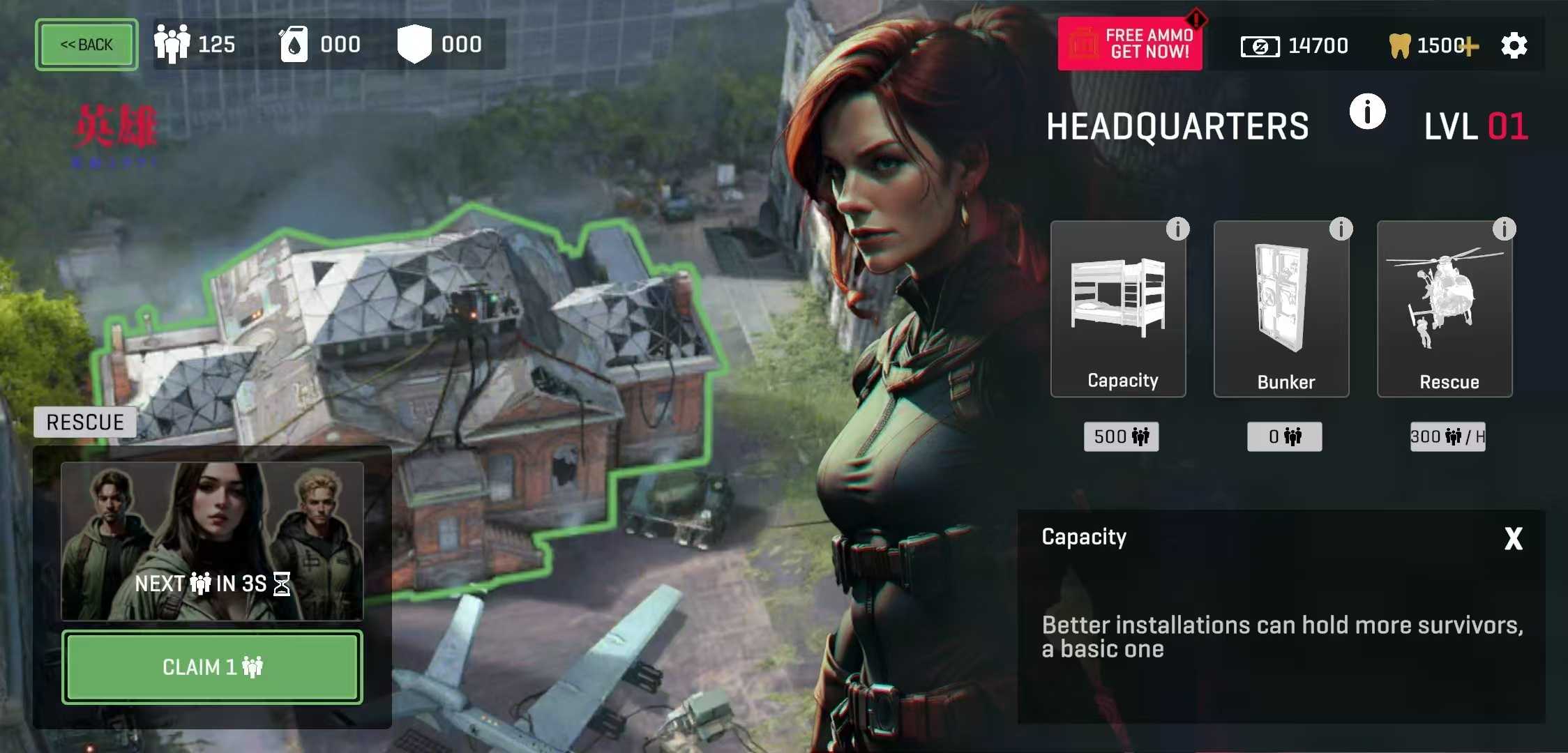Add more gold teeth with the plus
The image size is (1568, 753).
pyautogui.click(x=1470, y=47)
